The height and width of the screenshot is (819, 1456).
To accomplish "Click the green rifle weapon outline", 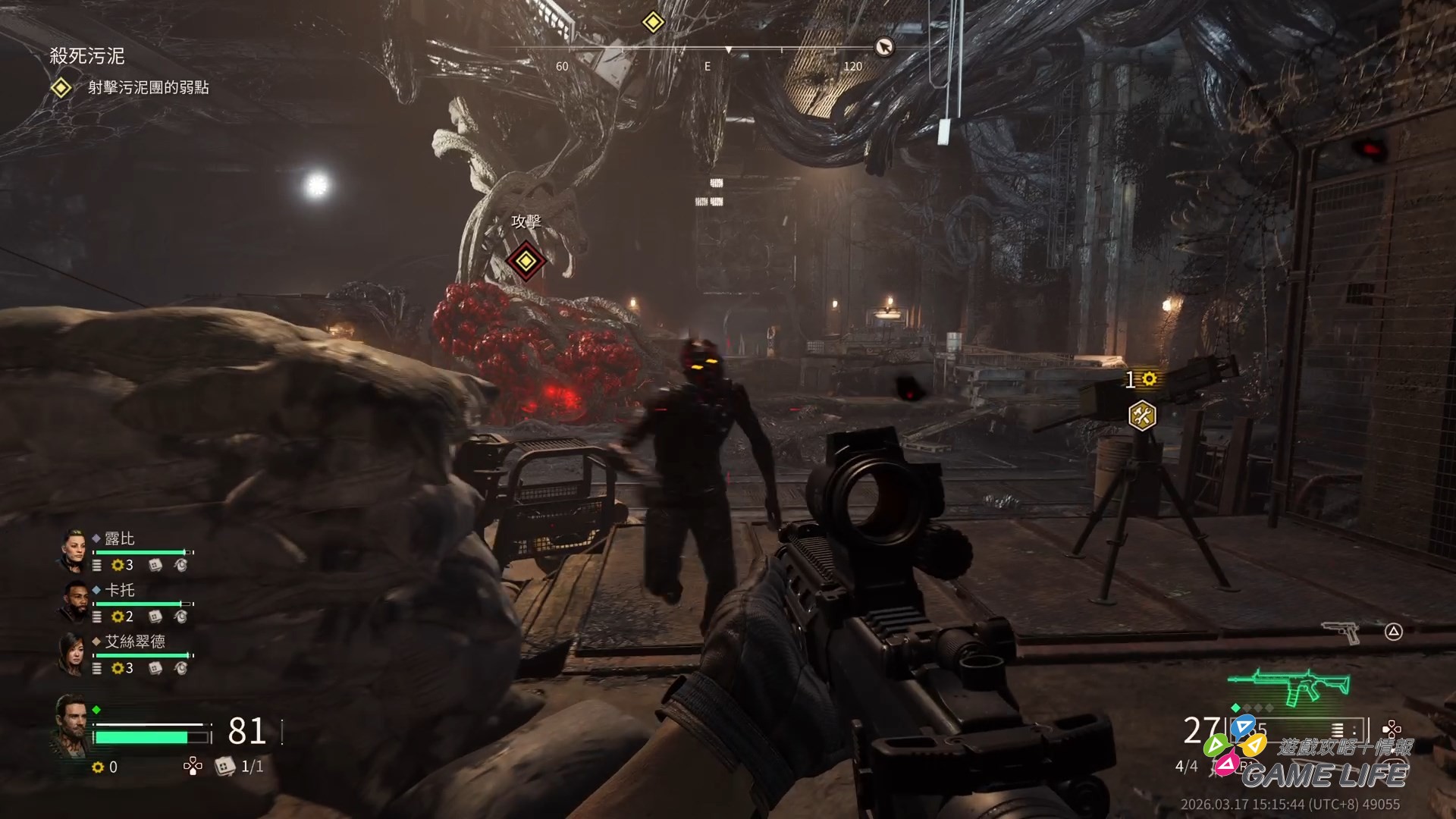I will [1289, 683].
